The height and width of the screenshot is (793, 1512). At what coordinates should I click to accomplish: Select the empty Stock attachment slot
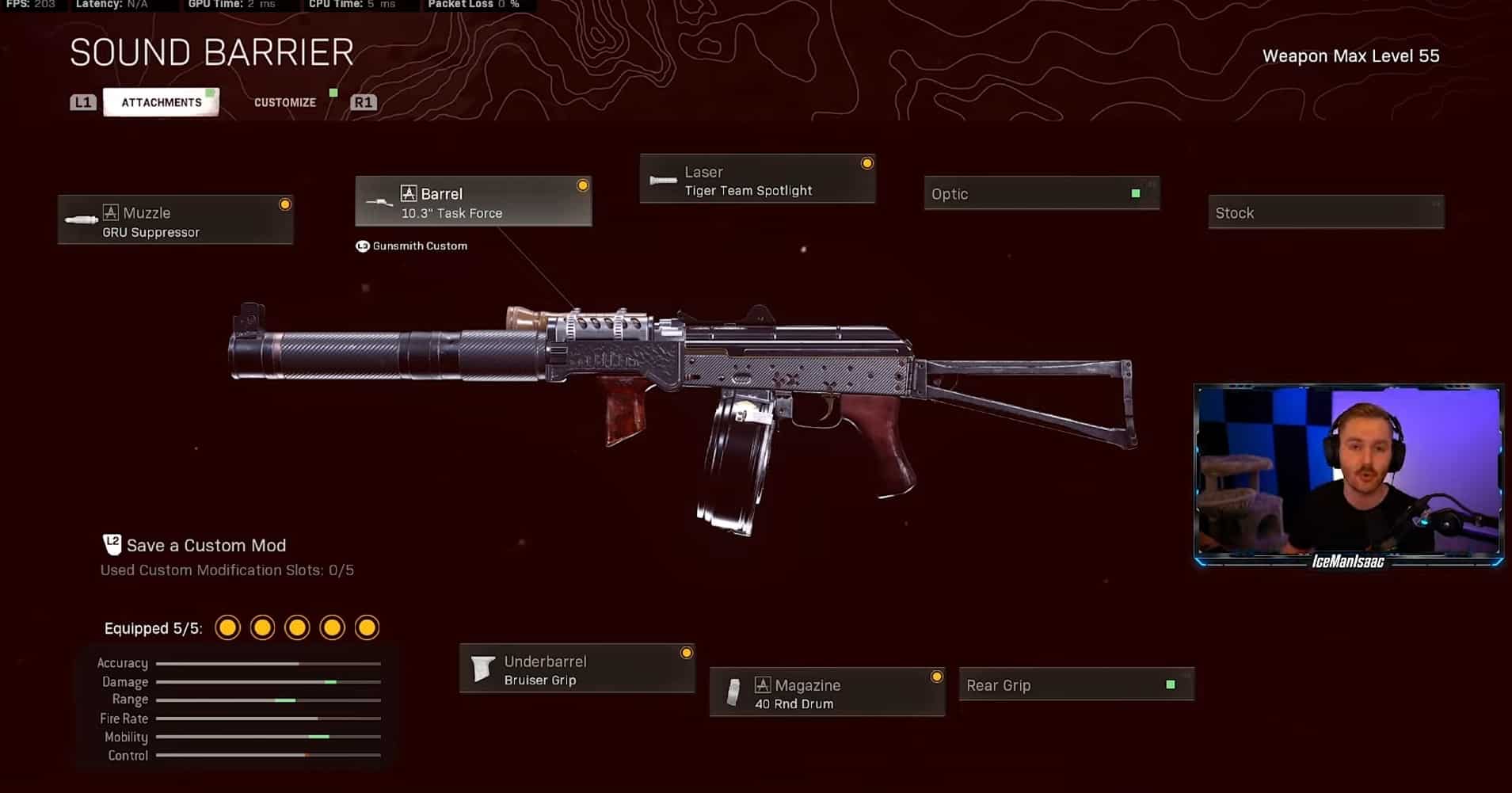[x=1326, y=212]
